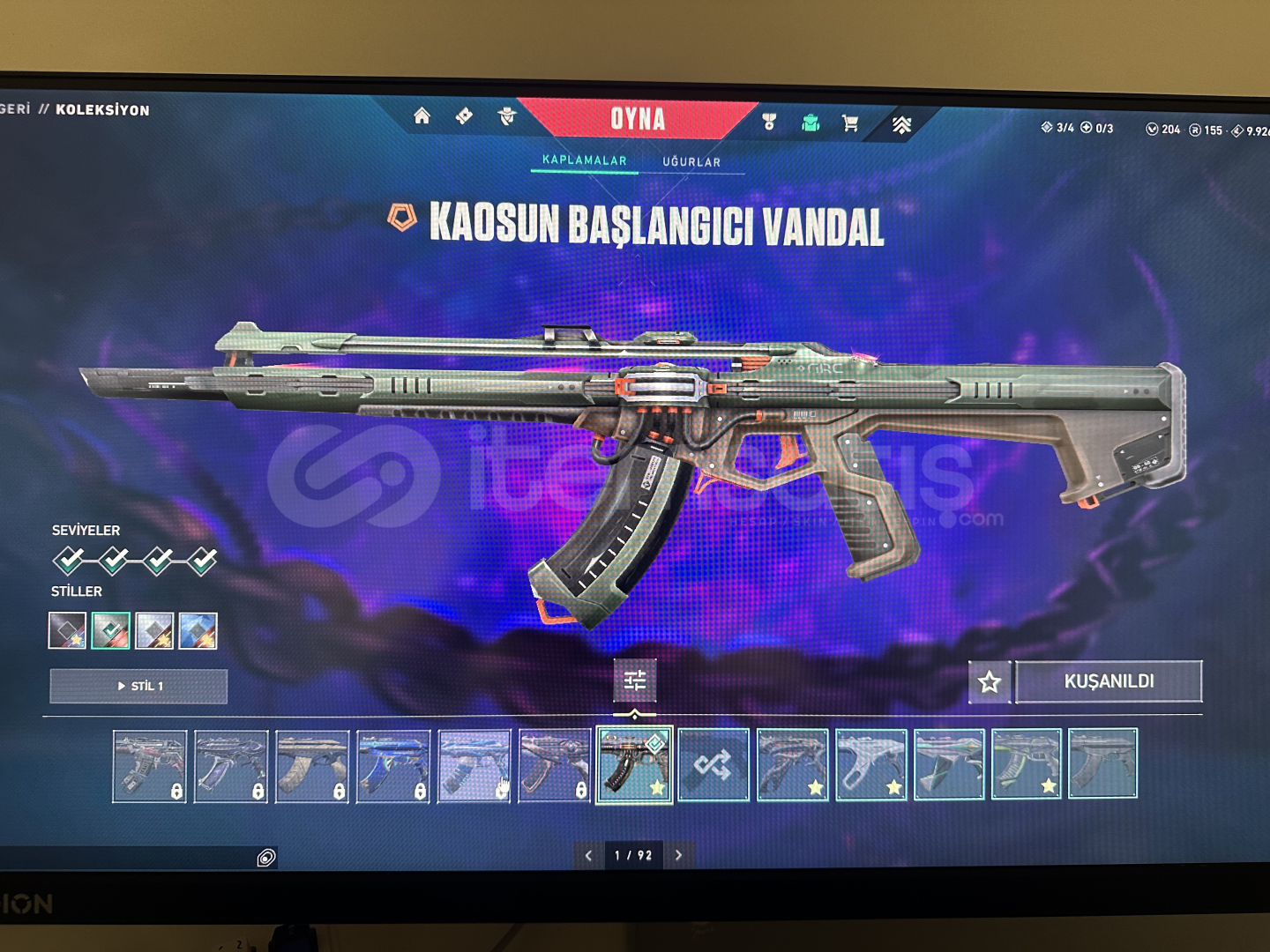Open the STİL 1 style selector
Image resolution: width=1270 pixels, height=952 pixels.
pyautogui.click(x=141, y=686)
